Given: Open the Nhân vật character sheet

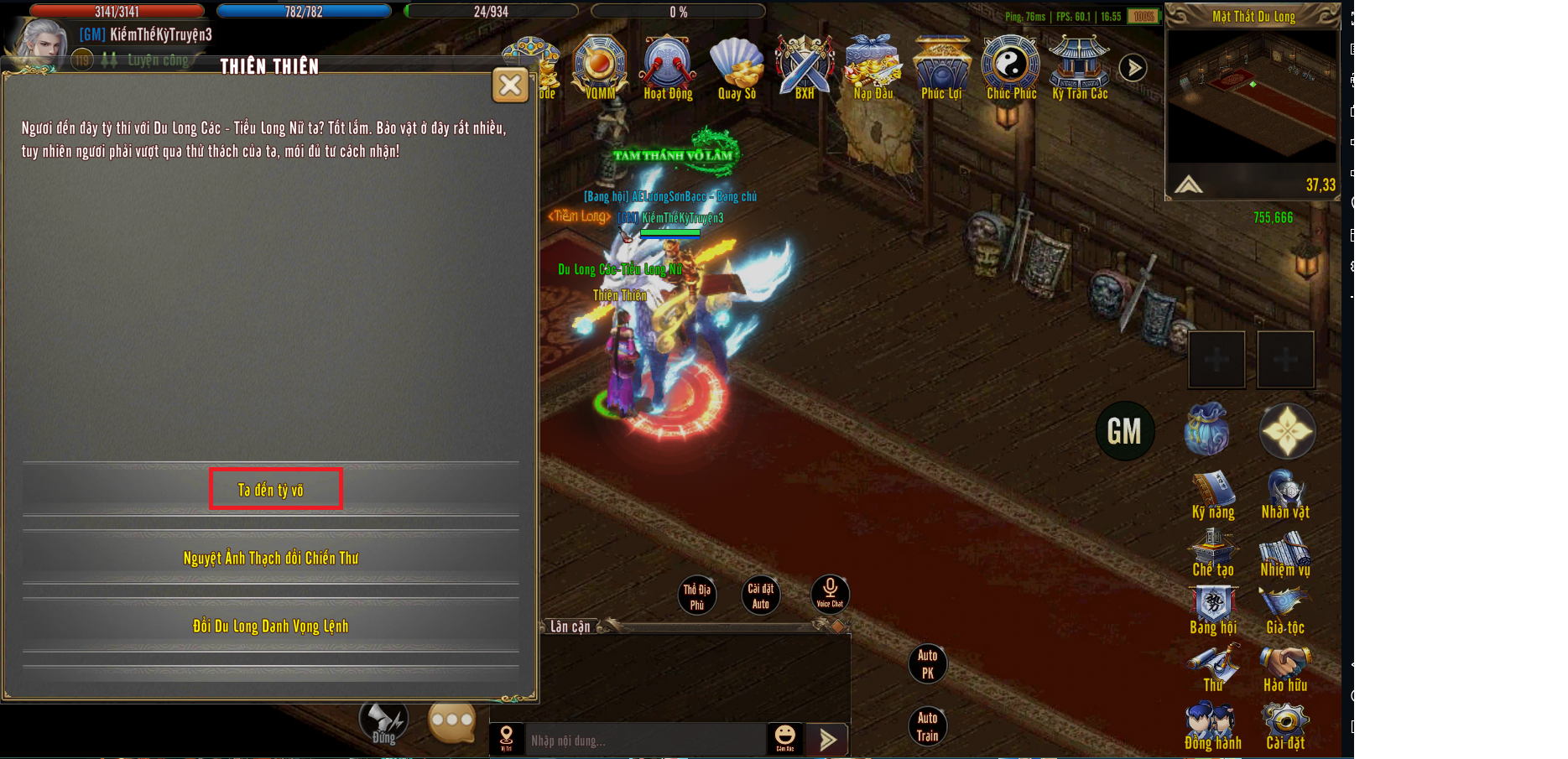Looking at the screenshot, I should pyautogui.click(x=1285, y=496).
